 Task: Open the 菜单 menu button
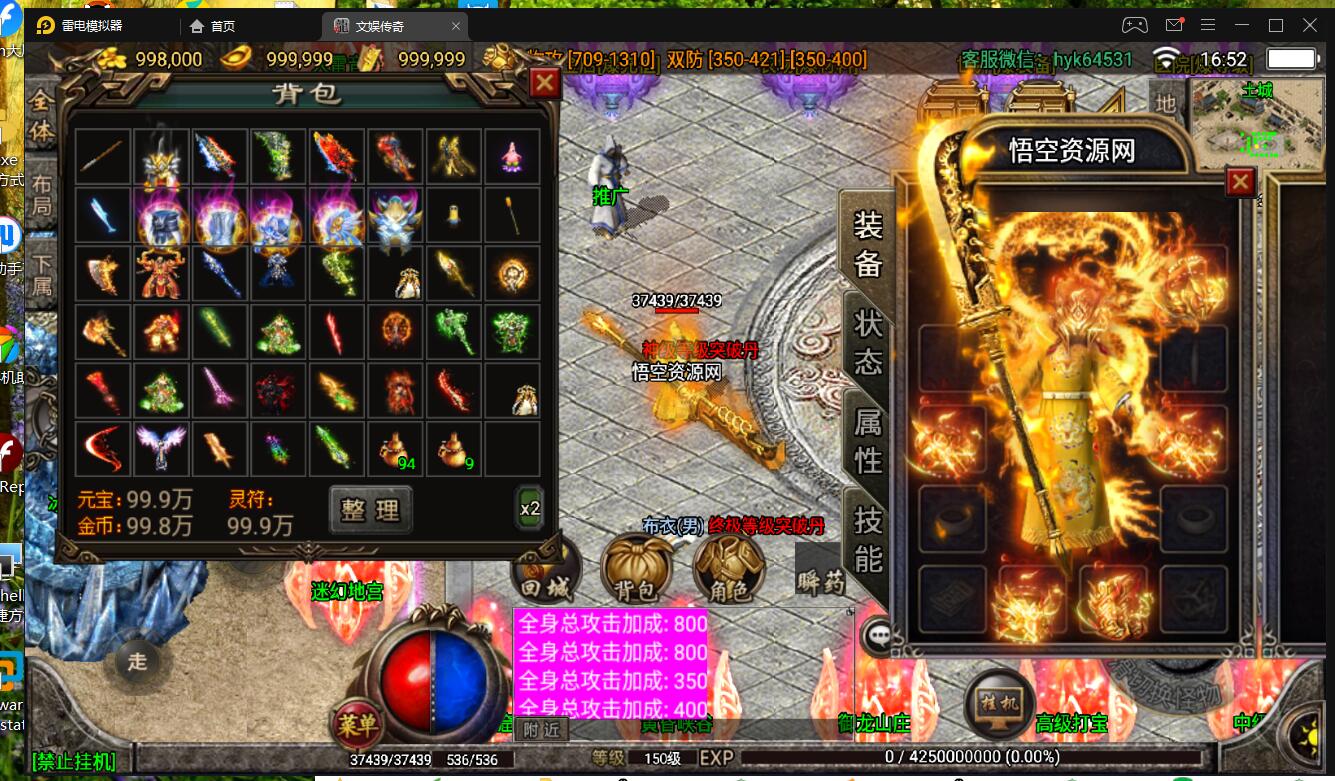(356, 722)
